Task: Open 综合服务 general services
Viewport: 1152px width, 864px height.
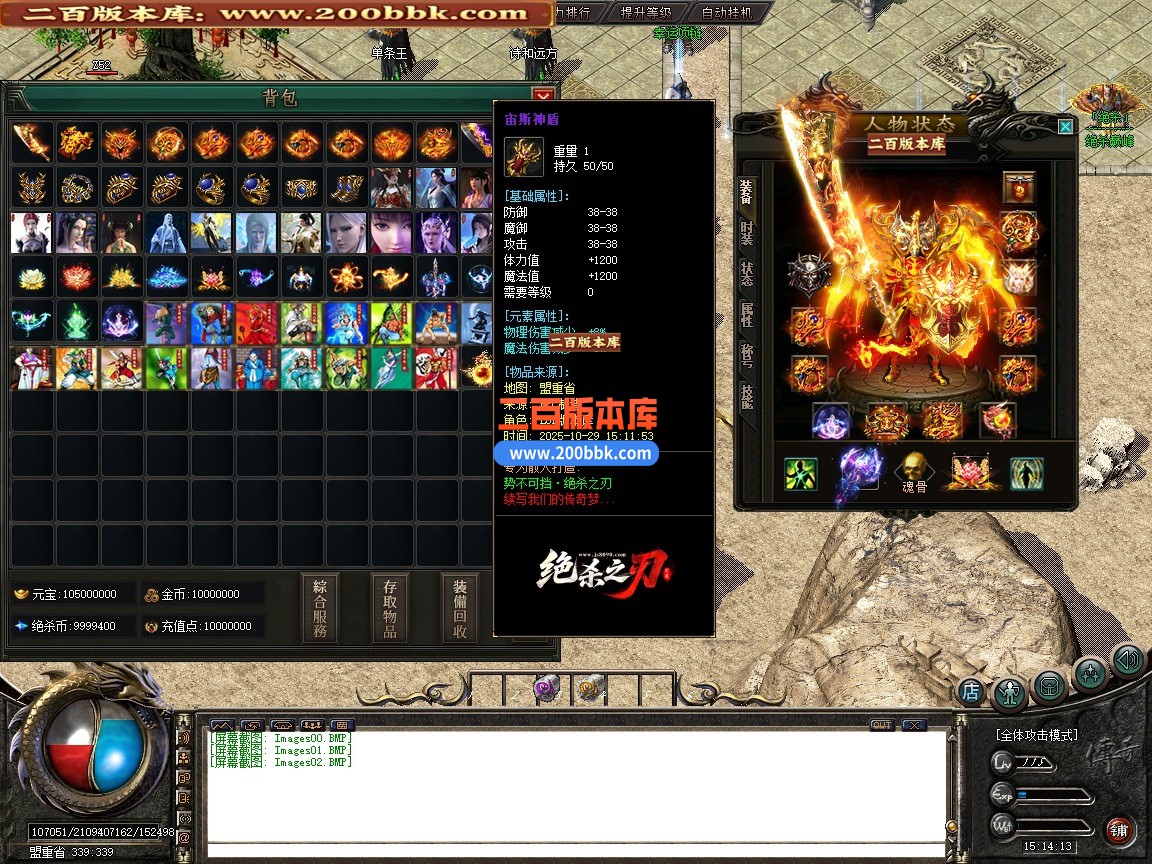Action: (320, 608)
